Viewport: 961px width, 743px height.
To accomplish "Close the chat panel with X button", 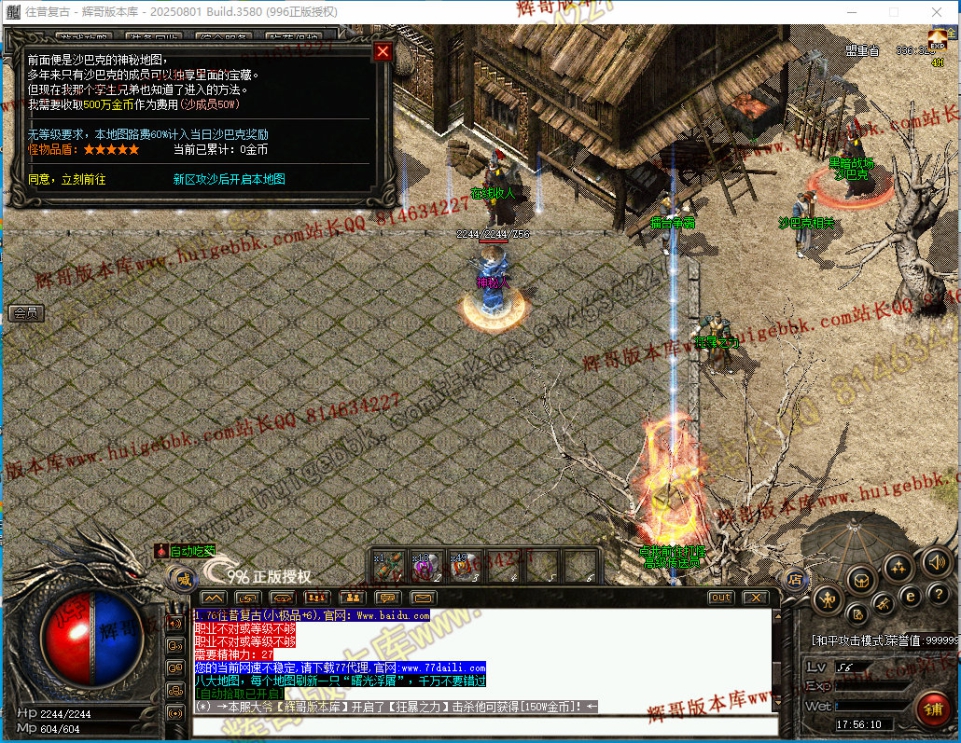I will coord(755,597).
